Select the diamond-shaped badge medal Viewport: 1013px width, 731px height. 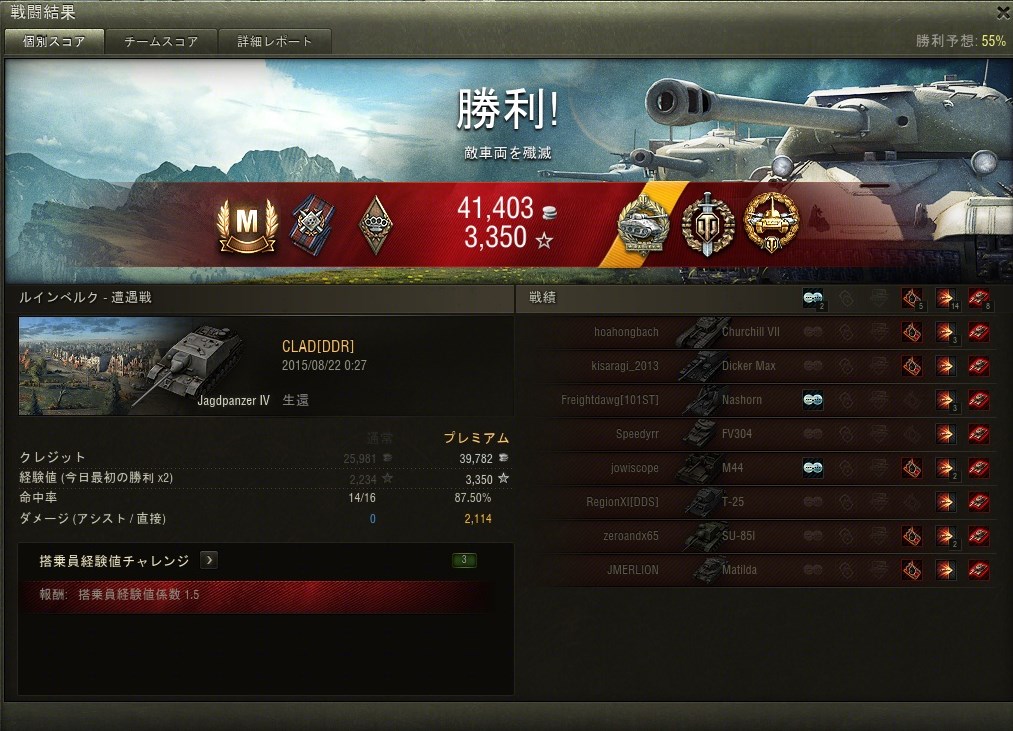pyautogui.click(x=375, y=225)
